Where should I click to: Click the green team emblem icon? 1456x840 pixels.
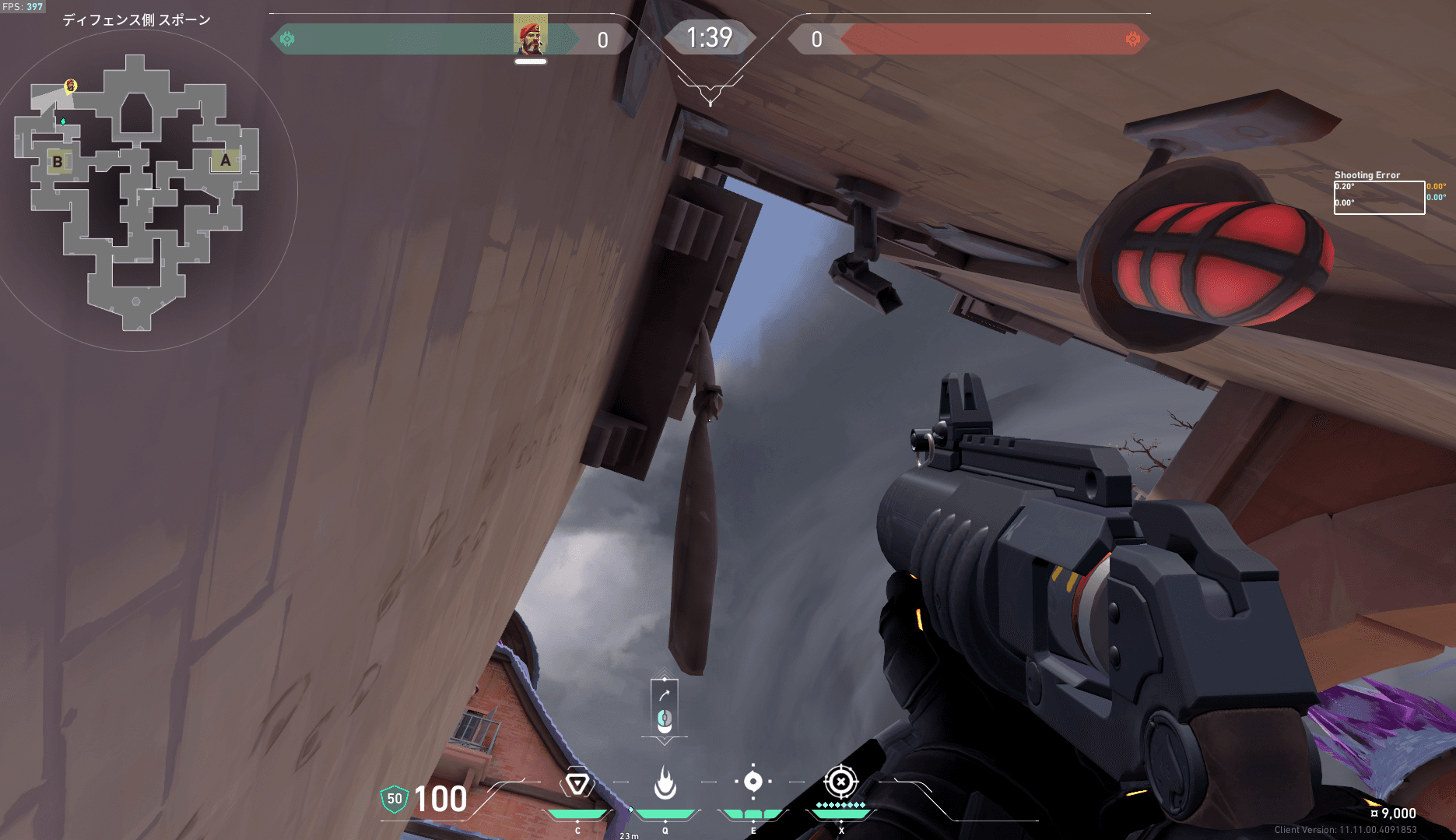click(287, 39)
